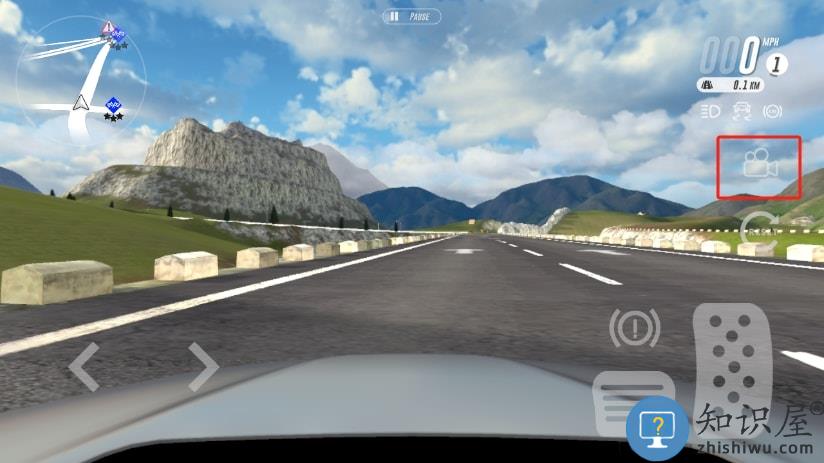This screenshot has height=463, width=824.
Task: Open the circular minimap
Action: [82, 80]
